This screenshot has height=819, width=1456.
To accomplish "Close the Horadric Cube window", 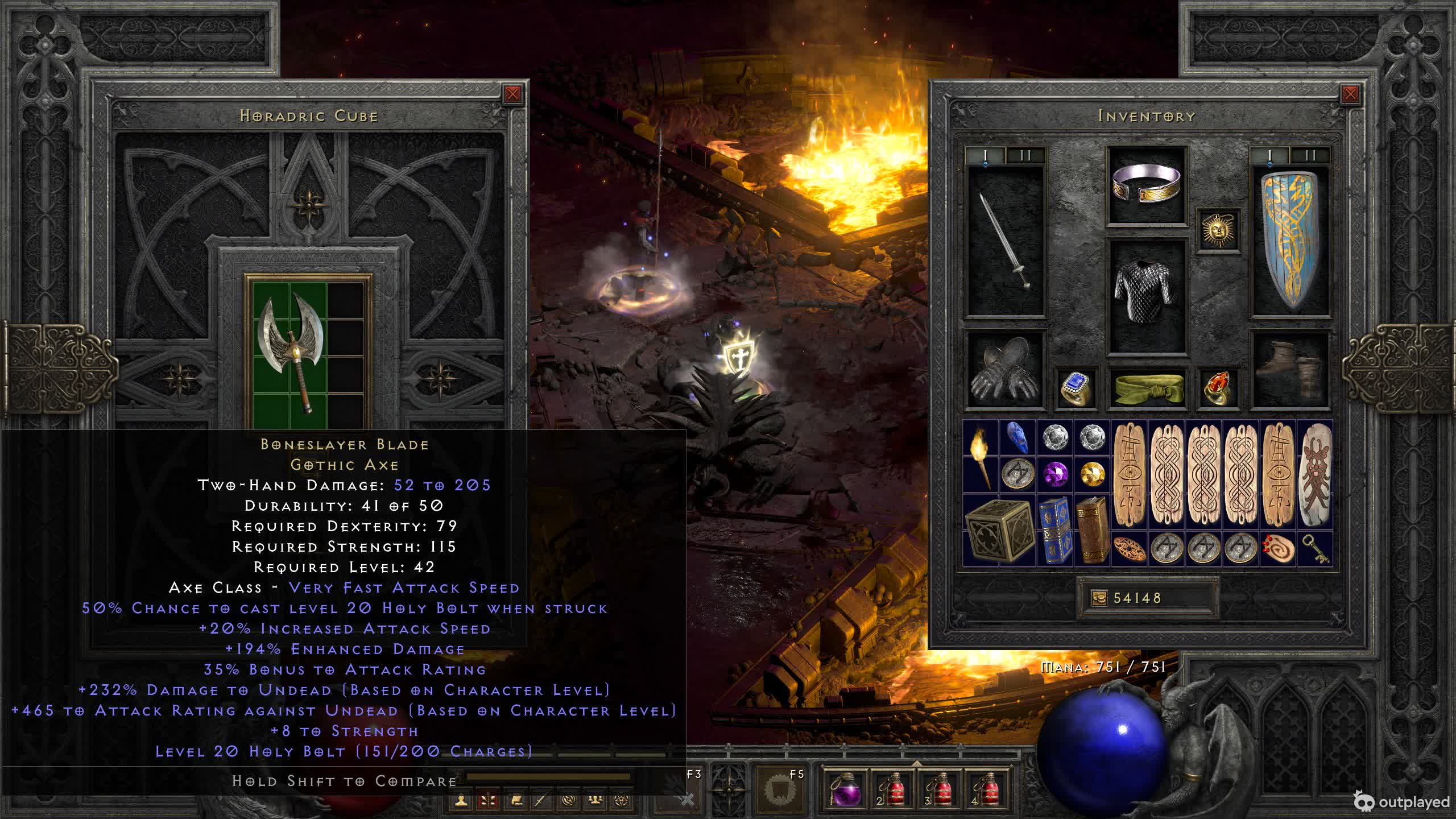I will click(x=512, y=94).
